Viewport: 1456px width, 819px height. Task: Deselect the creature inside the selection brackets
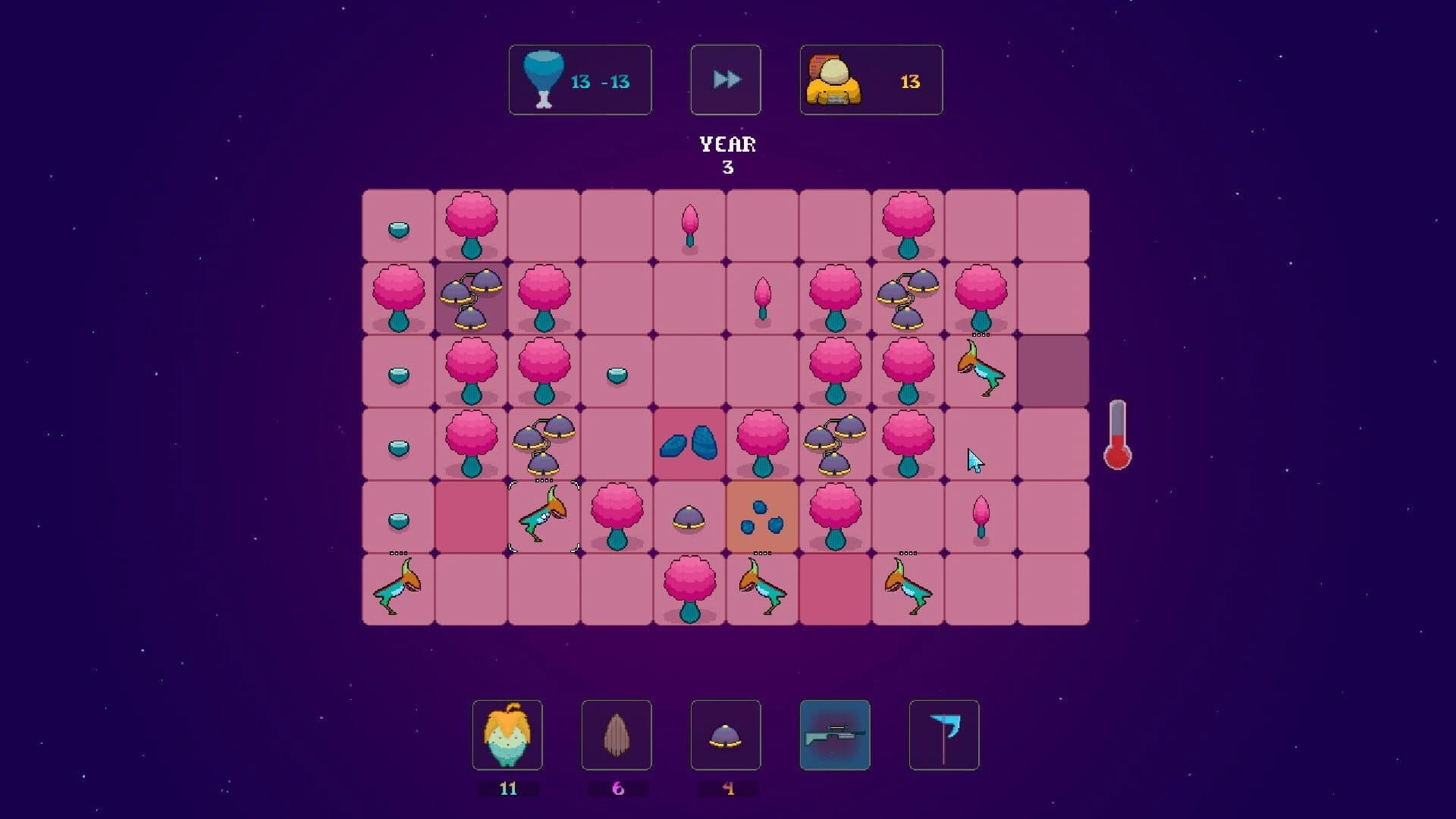(543, 518)
